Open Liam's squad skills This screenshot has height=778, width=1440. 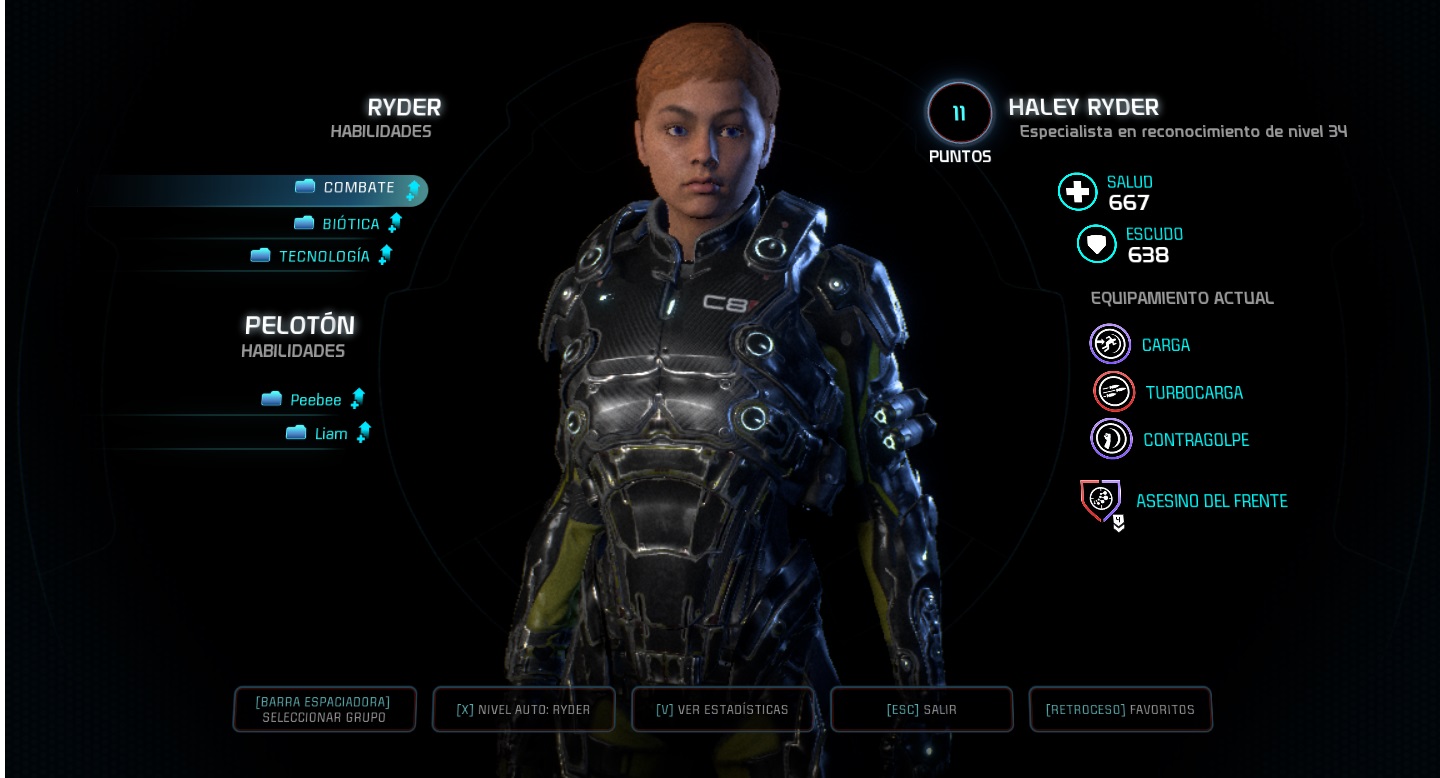click(x=330, y=434)
